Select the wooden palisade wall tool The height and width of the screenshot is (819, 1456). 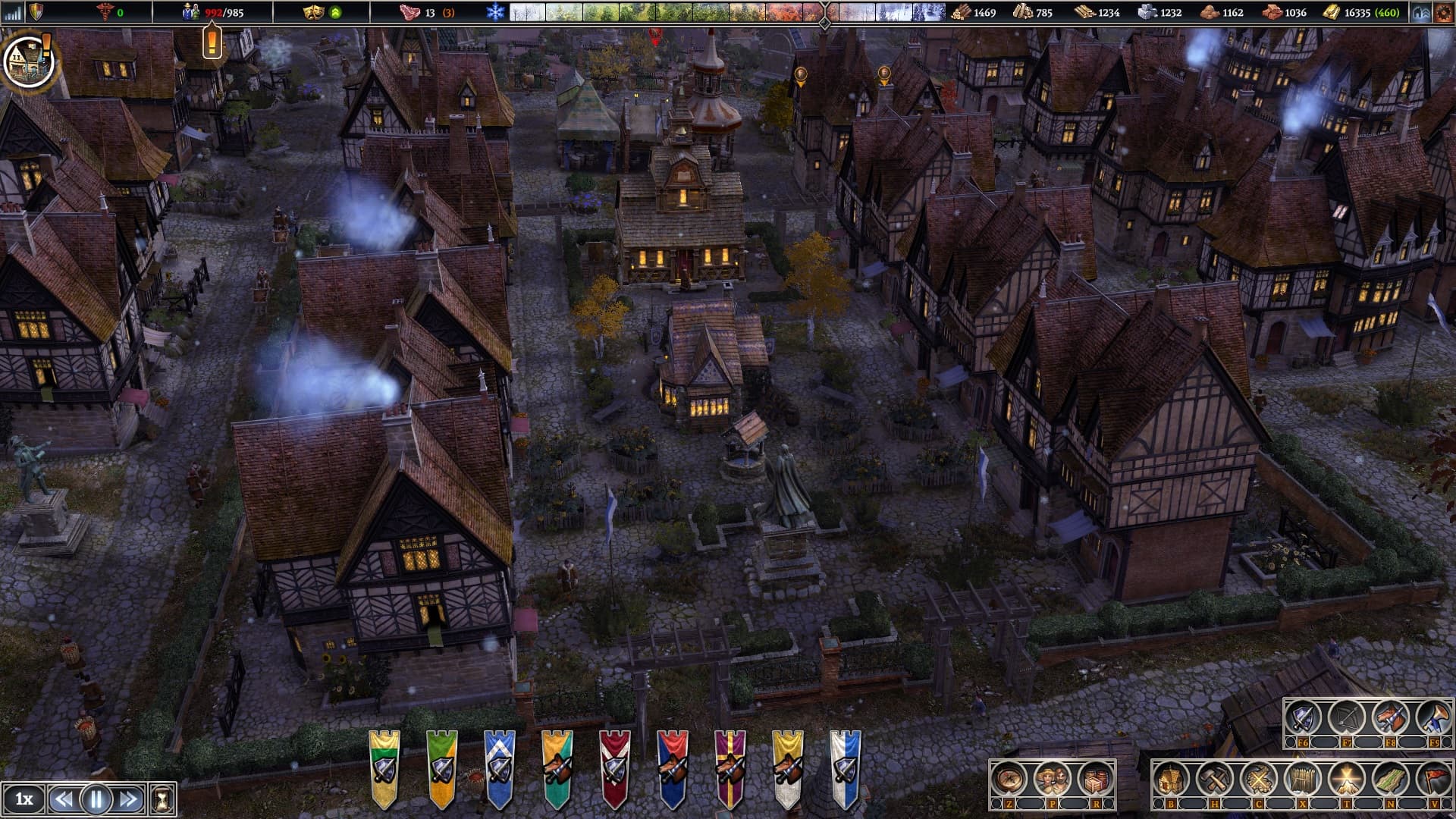1303,779
